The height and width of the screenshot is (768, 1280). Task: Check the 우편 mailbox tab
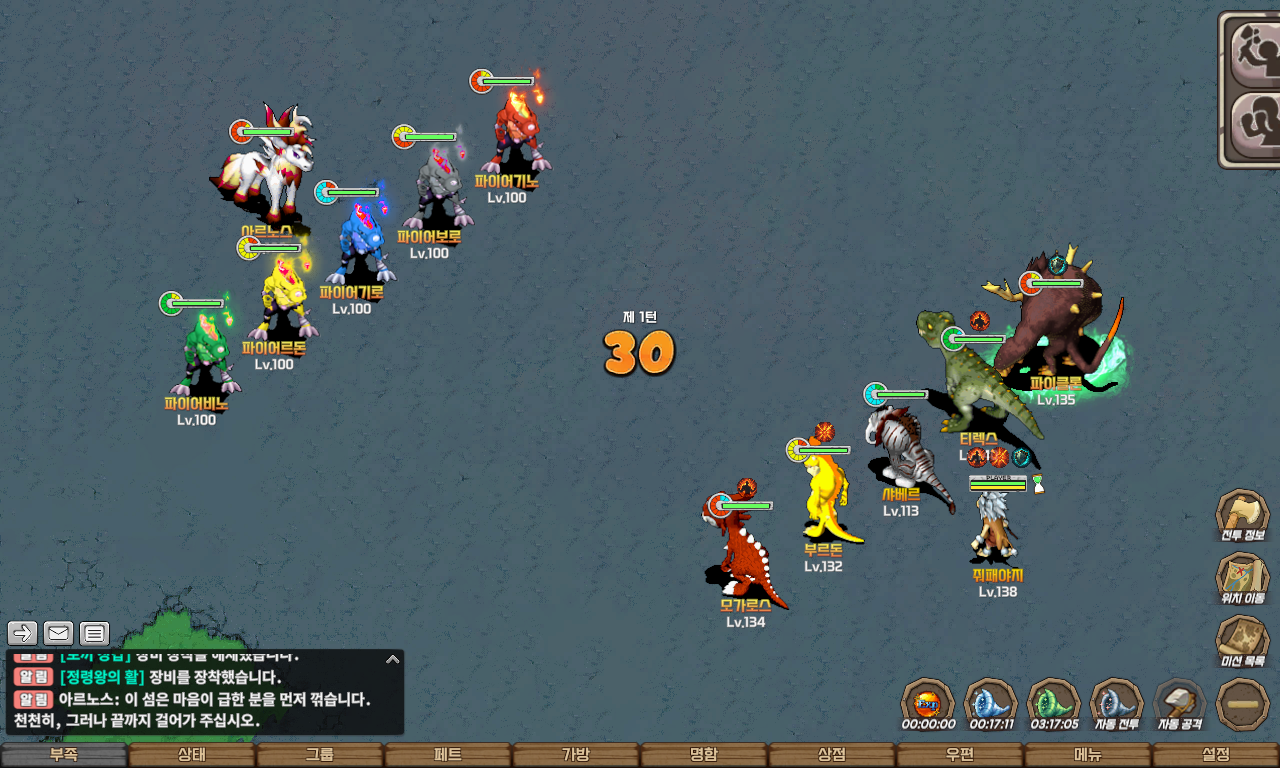960,755
